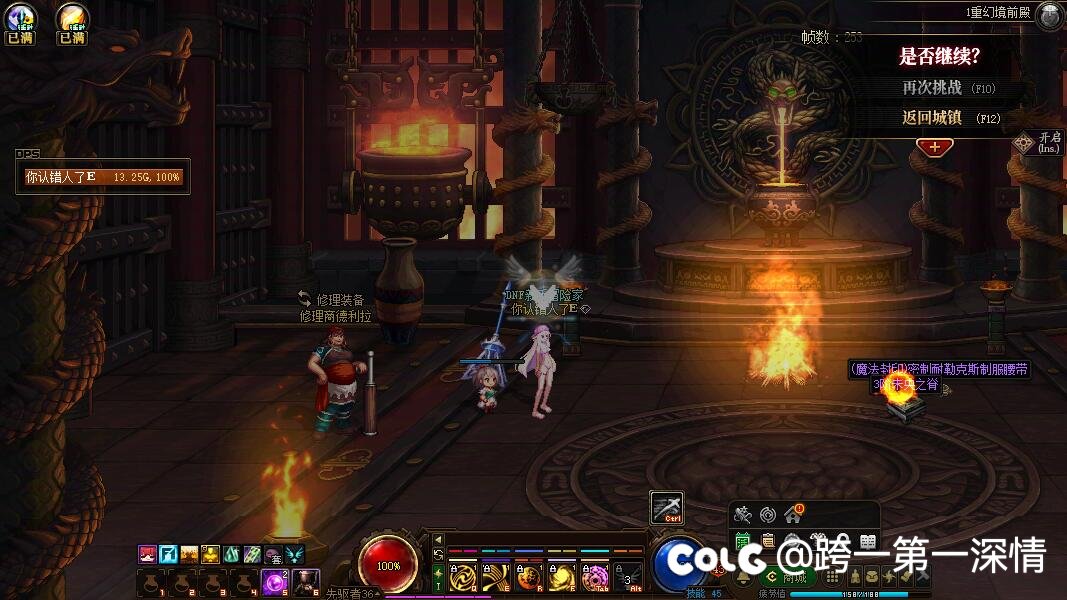Select the quick slot 6 item

(x=307, y=581)
